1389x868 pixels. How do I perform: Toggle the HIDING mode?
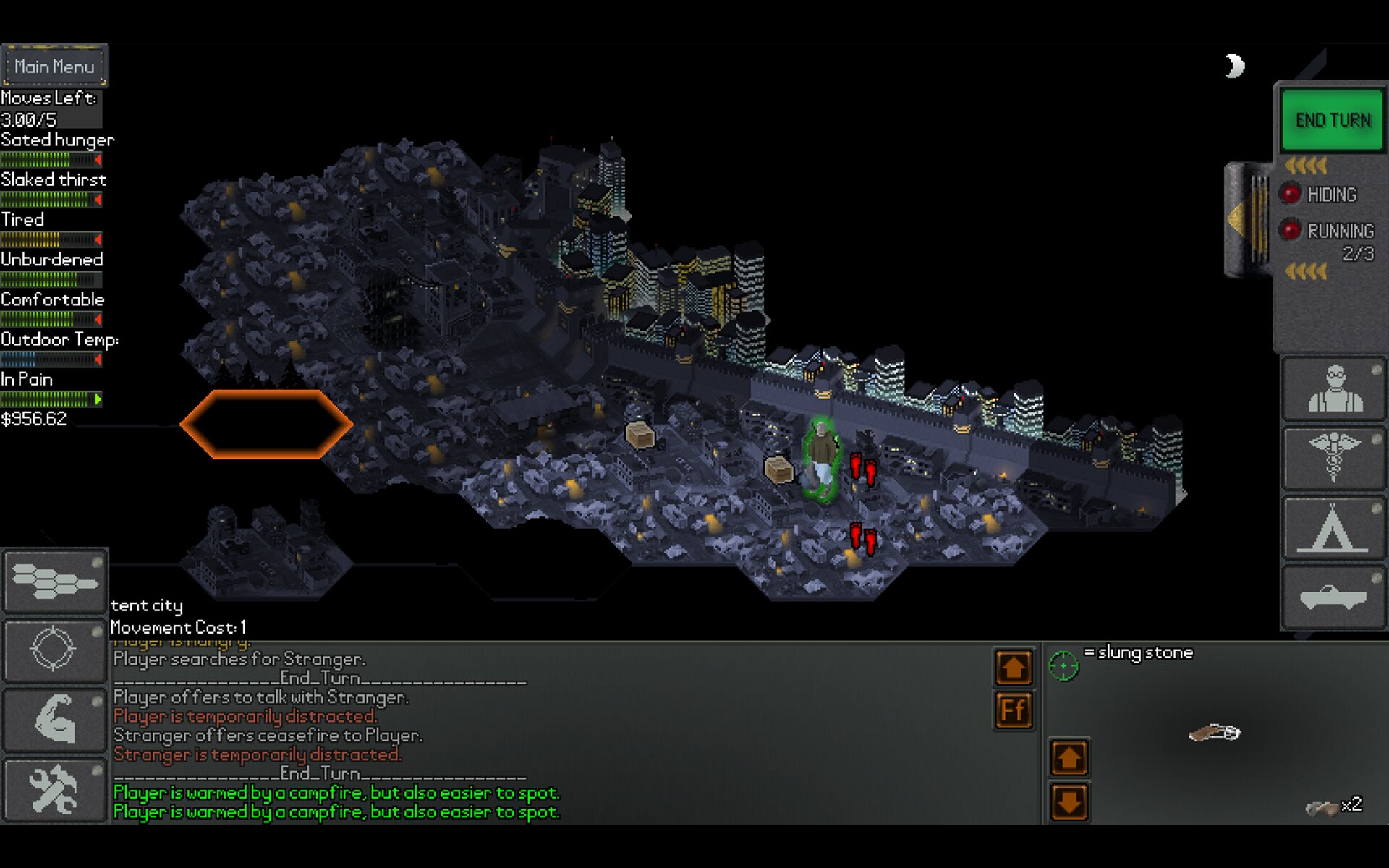[x=1291, y=194]
